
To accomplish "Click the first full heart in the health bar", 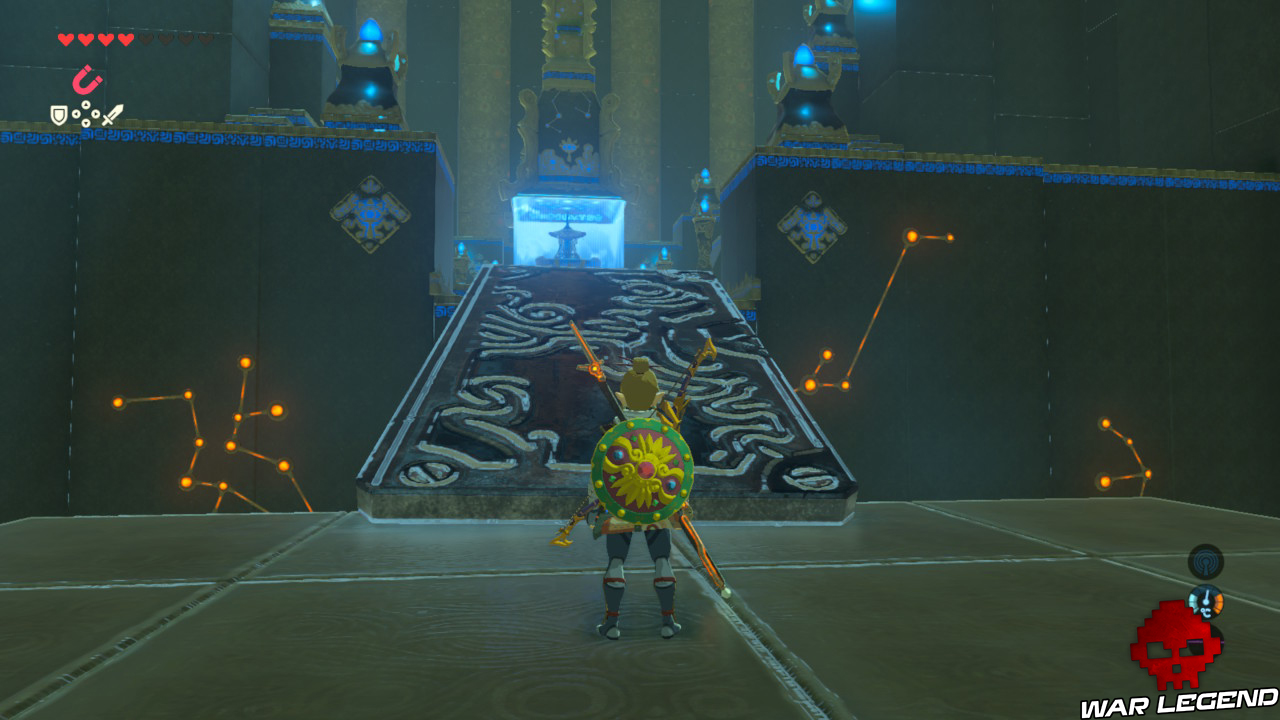I will [x=65, y=40].
